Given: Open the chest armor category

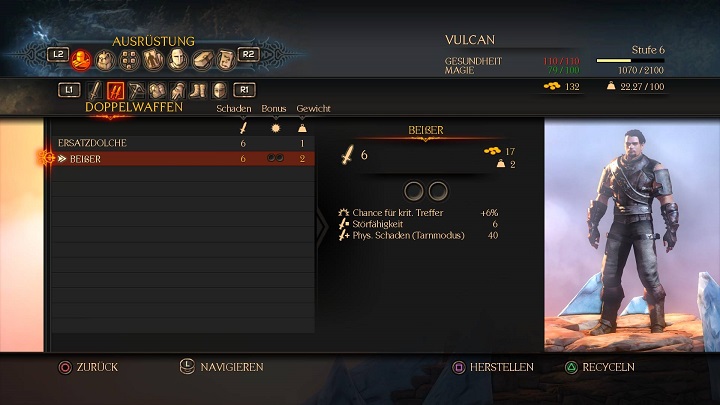Looking at the screenshot, I should (x=157, y=90).
